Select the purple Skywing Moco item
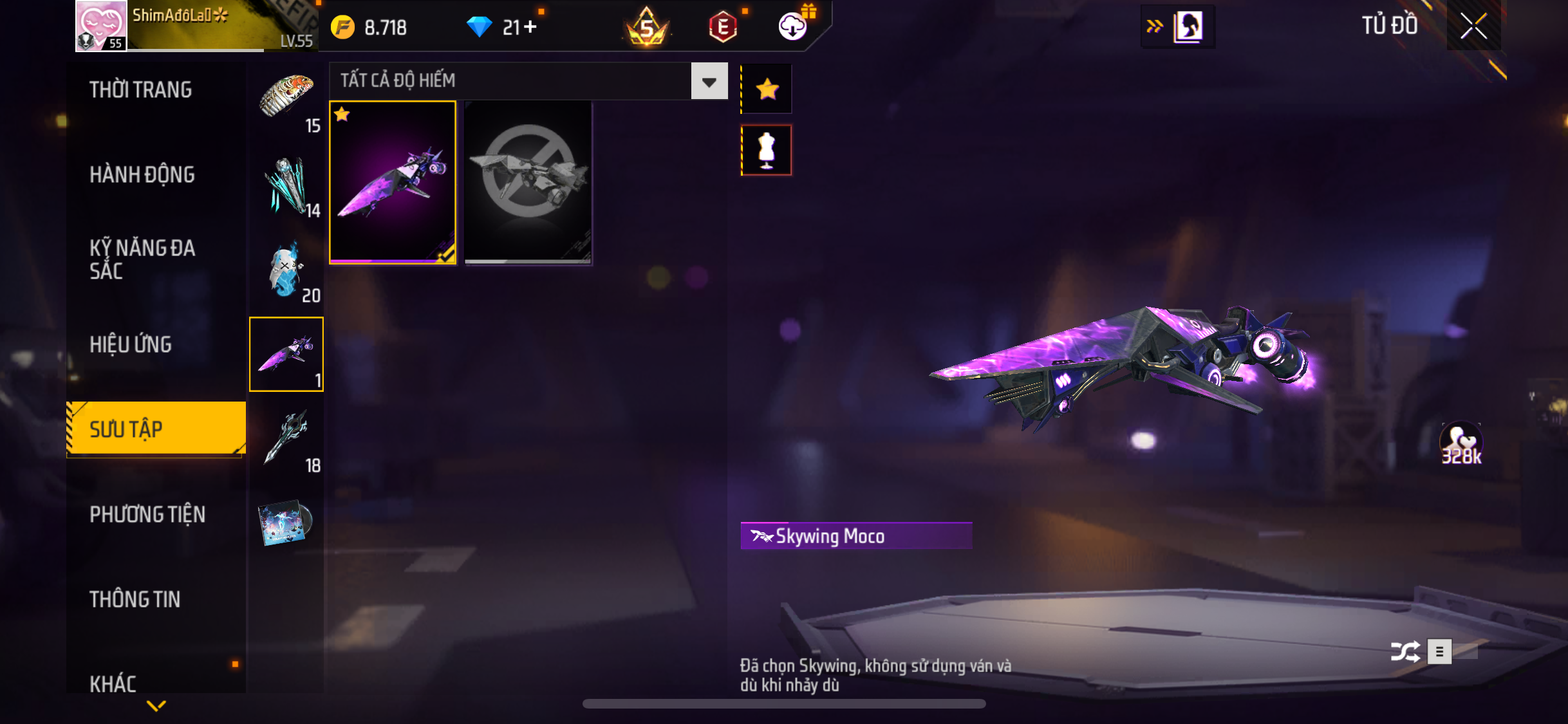Screen dimensions: 1568x724 (393, 183)
